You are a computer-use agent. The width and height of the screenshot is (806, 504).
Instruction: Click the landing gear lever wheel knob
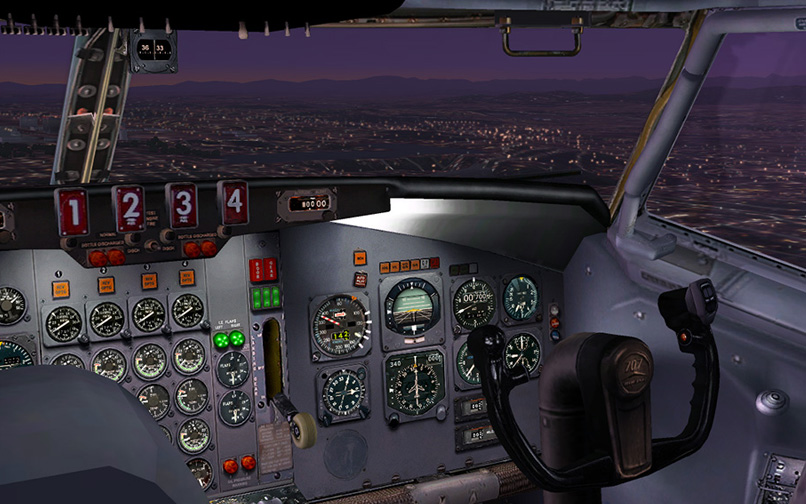(304, 428)
